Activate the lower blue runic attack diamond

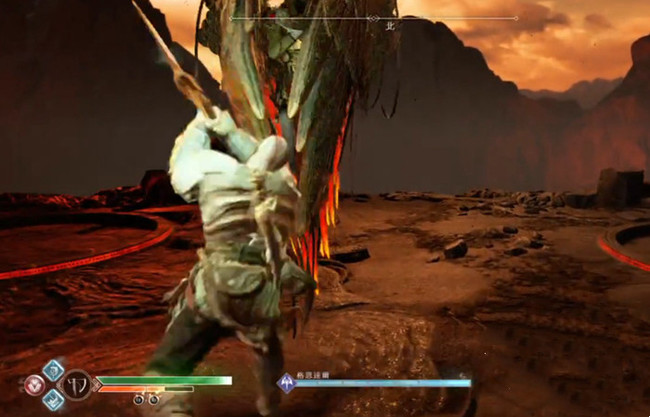click(53, 399)
